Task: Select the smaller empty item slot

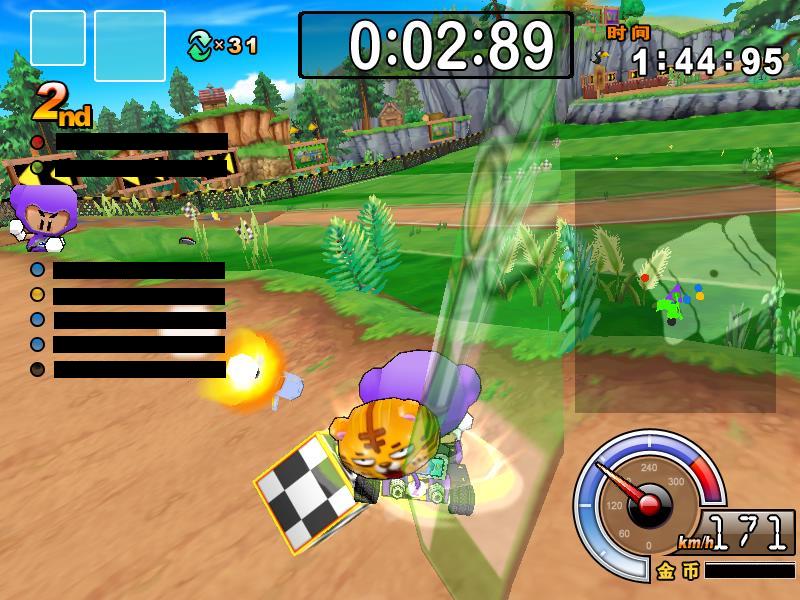Action: 58,38
